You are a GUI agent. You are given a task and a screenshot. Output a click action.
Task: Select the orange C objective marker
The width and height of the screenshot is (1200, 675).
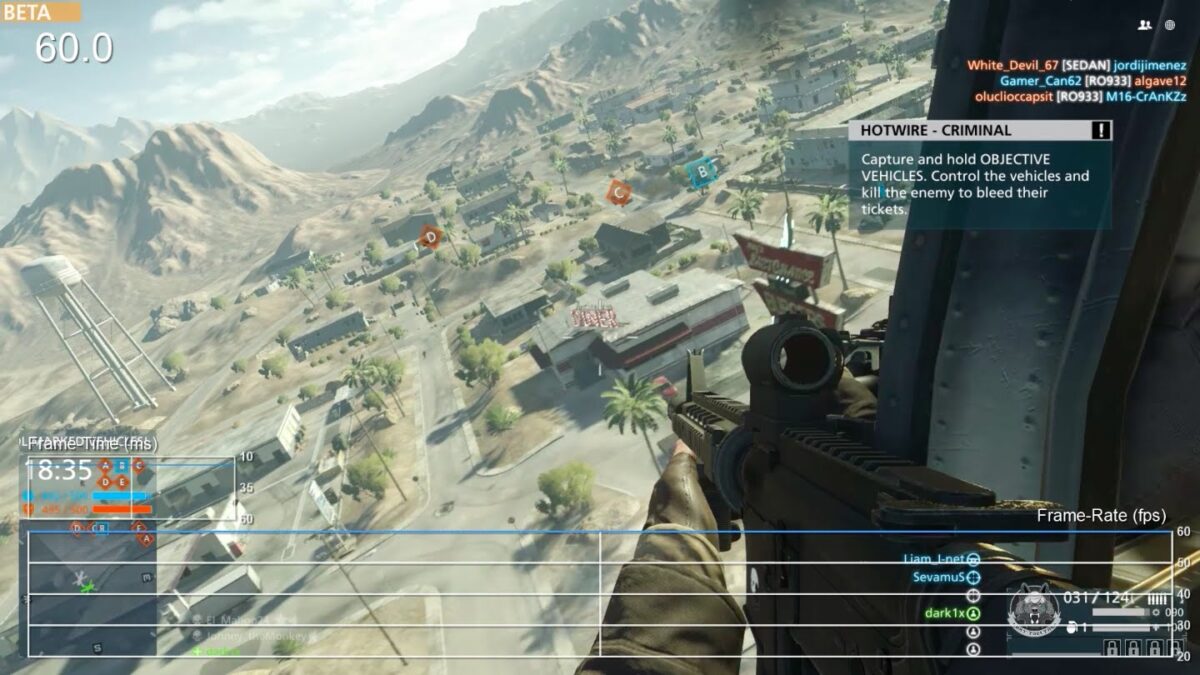click(x=619, y=192)
